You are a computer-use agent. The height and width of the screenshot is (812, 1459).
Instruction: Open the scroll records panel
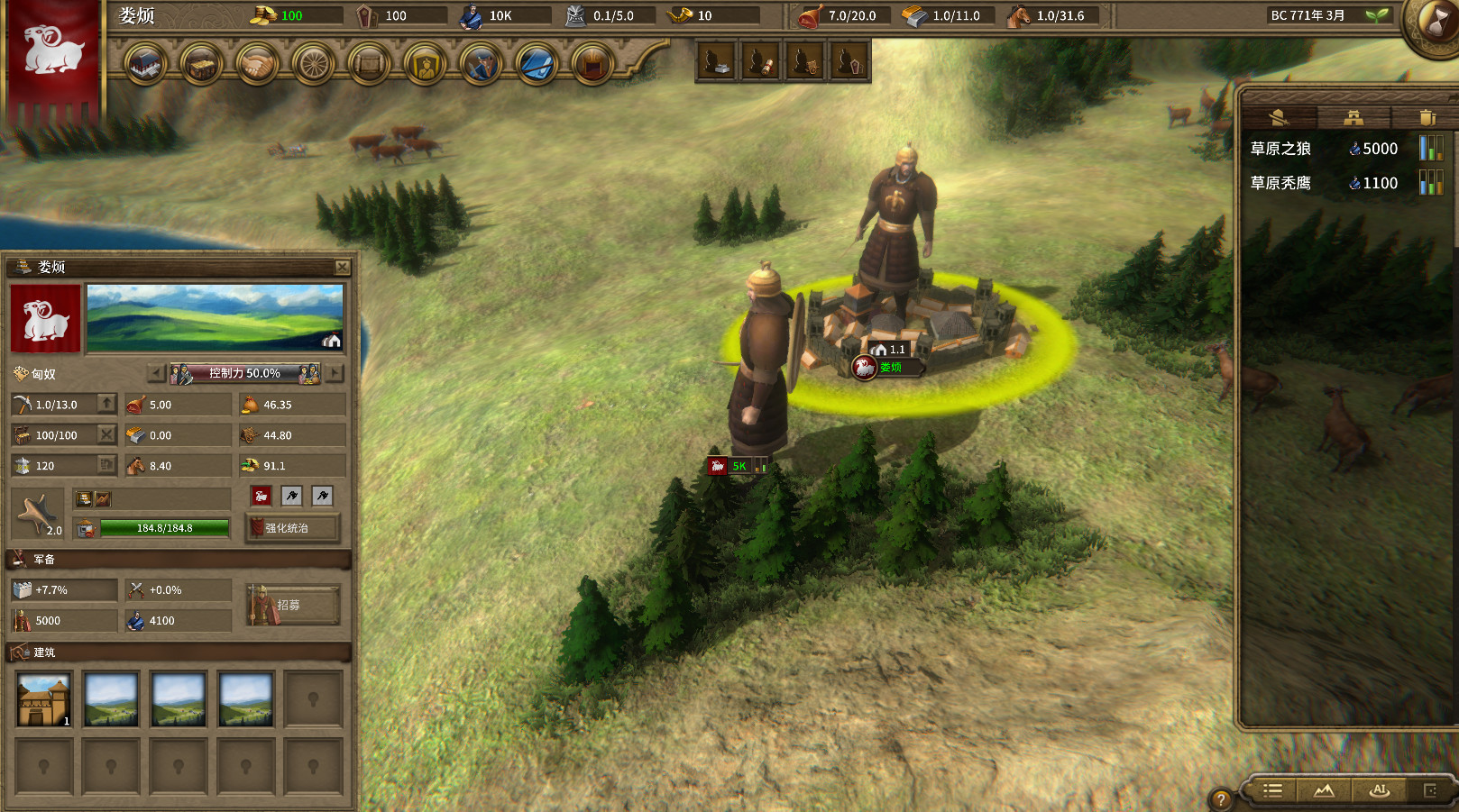369,65
